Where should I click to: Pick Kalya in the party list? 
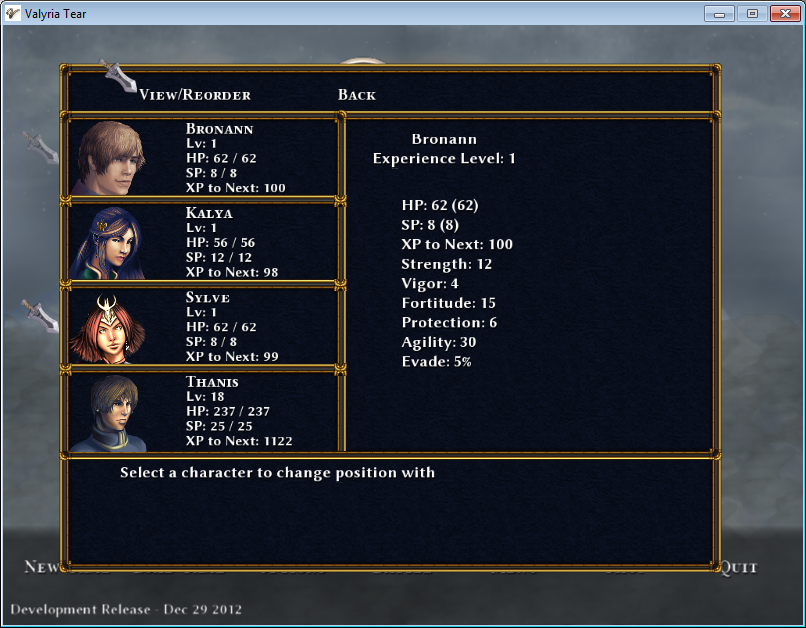click(x=203, y=242)
